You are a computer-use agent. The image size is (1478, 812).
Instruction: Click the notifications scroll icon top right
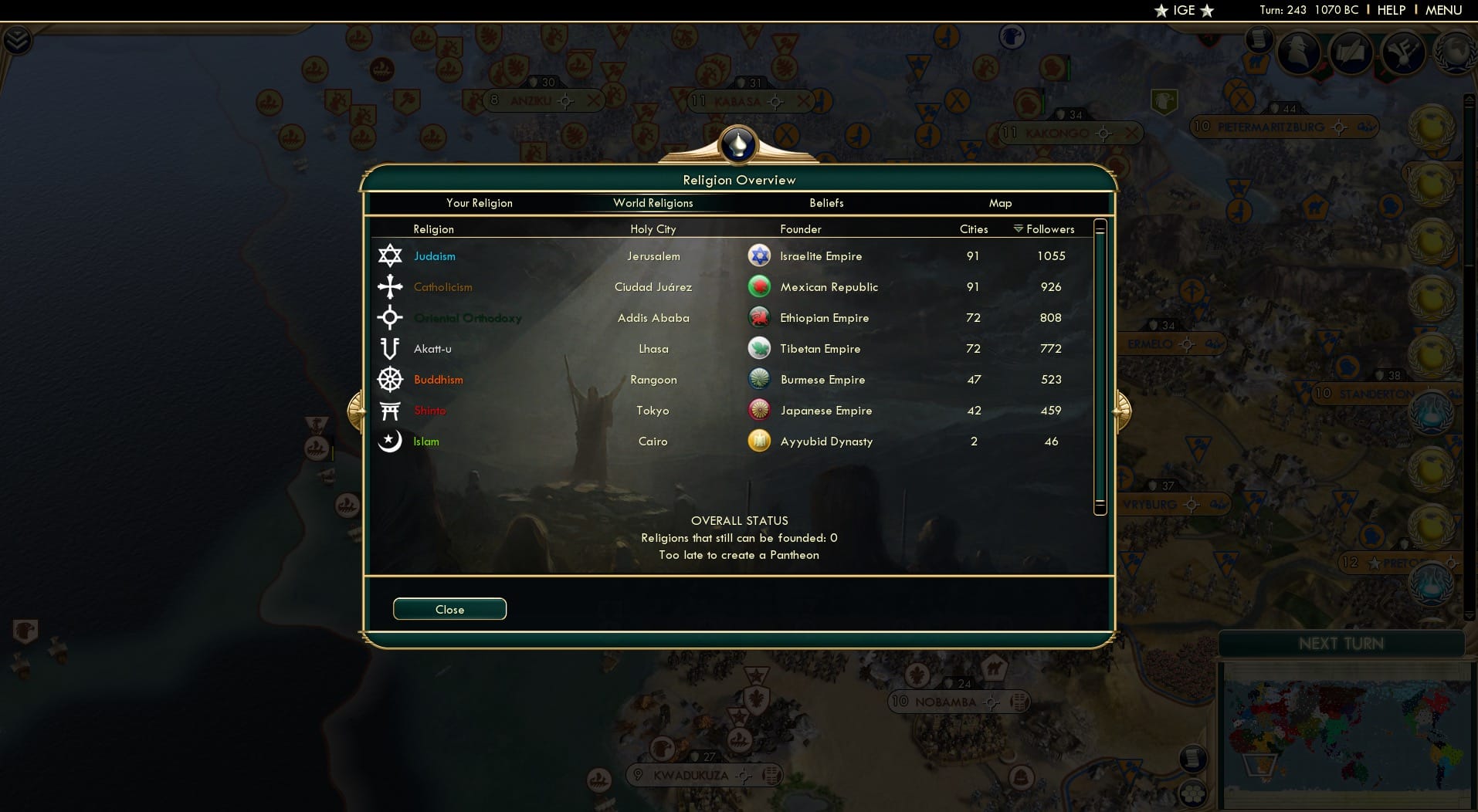pos(1259,40)
